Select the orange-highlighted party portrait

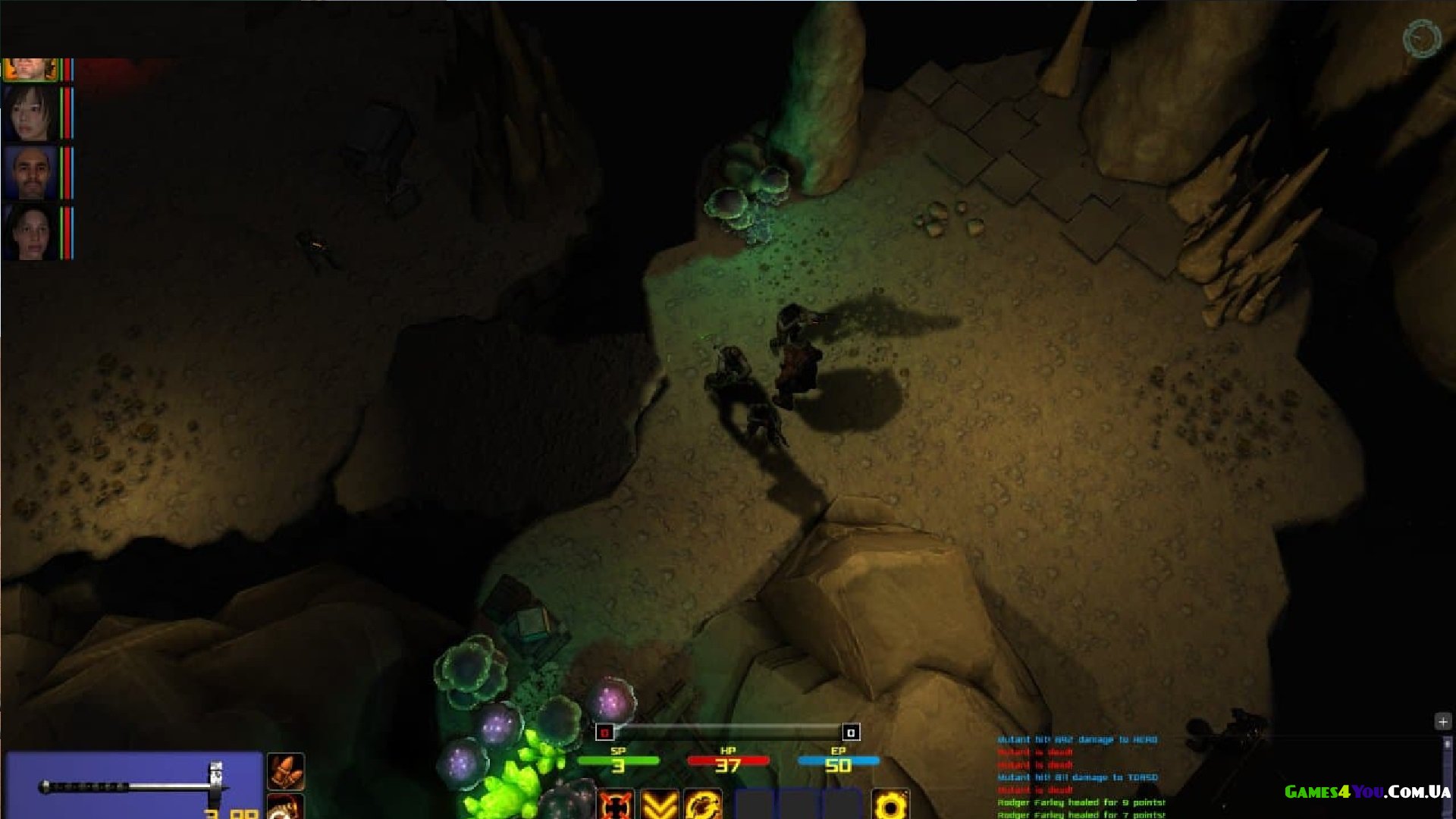pyautogui.click(x=30, y=69)
